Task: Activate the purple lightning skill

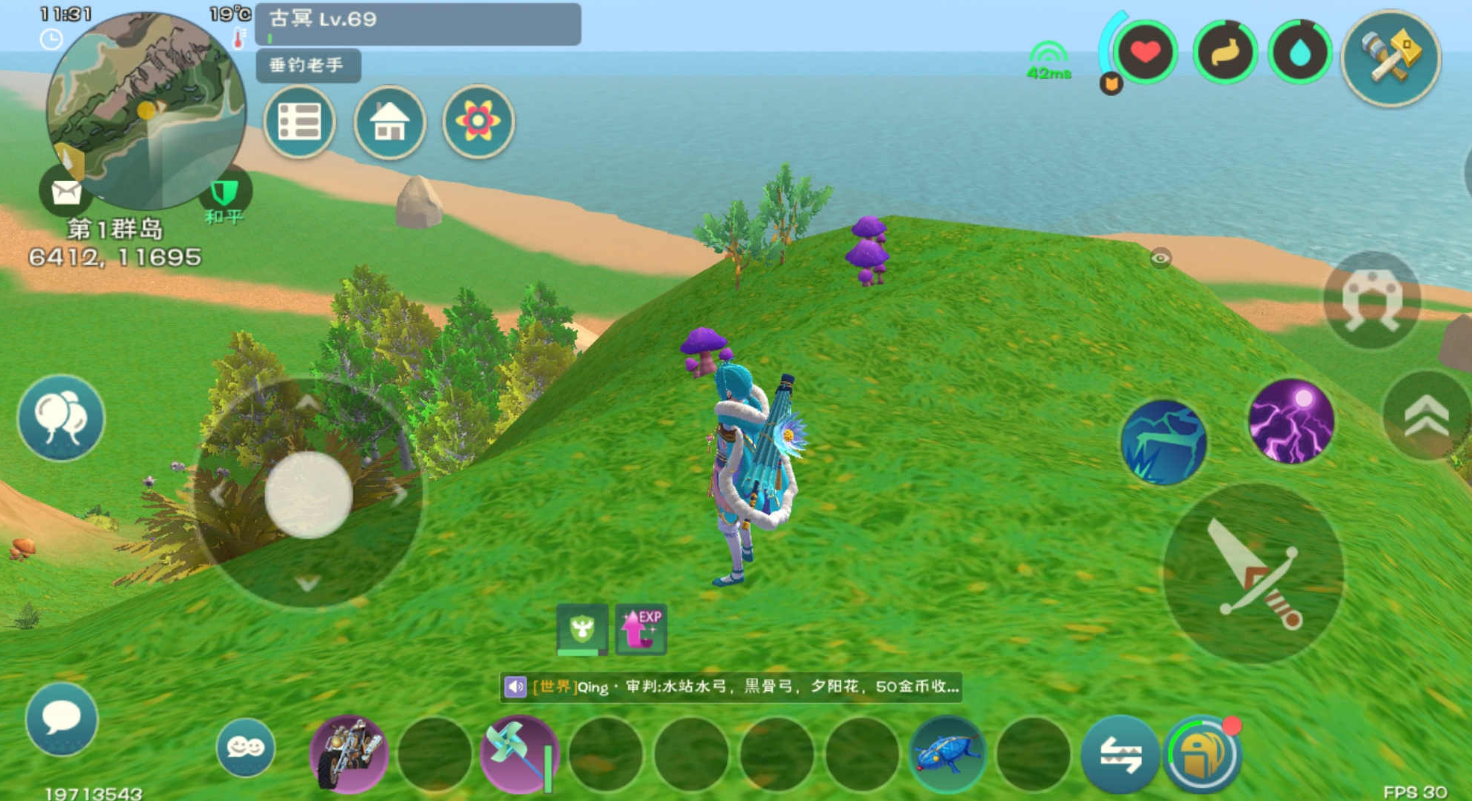Action: 1290,421
